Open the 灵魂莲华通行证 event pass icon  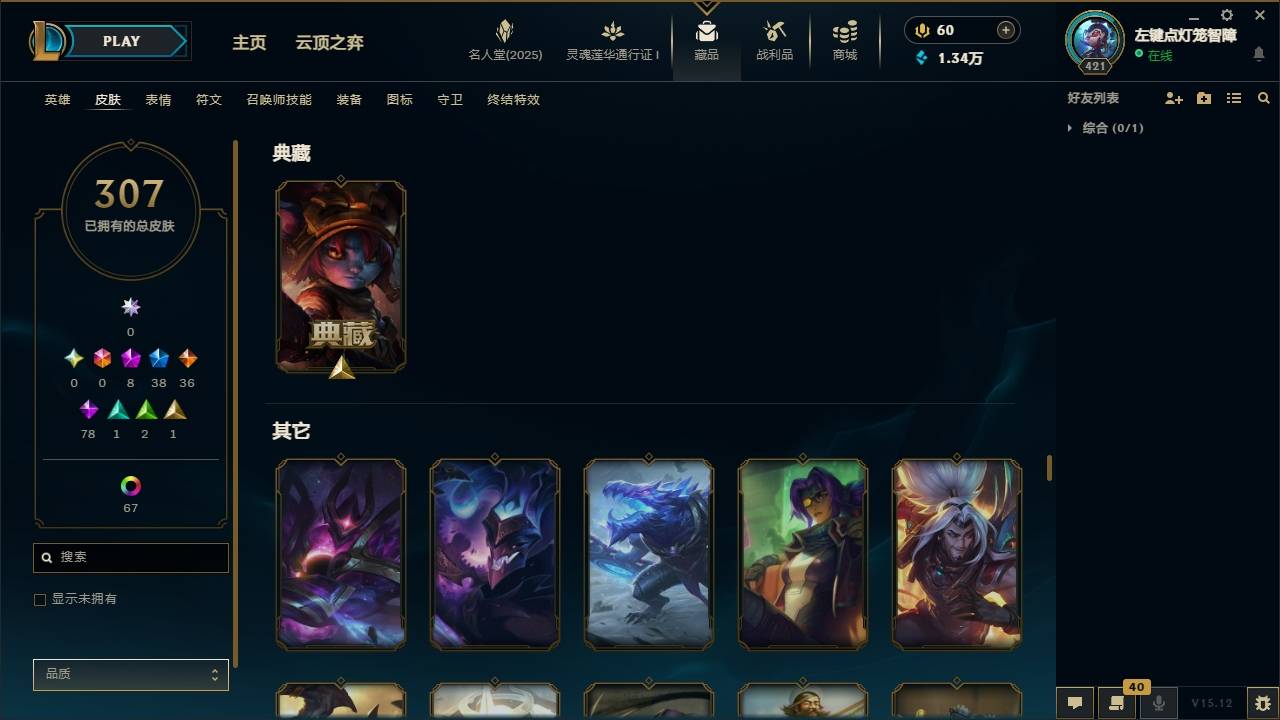(611, 38)
